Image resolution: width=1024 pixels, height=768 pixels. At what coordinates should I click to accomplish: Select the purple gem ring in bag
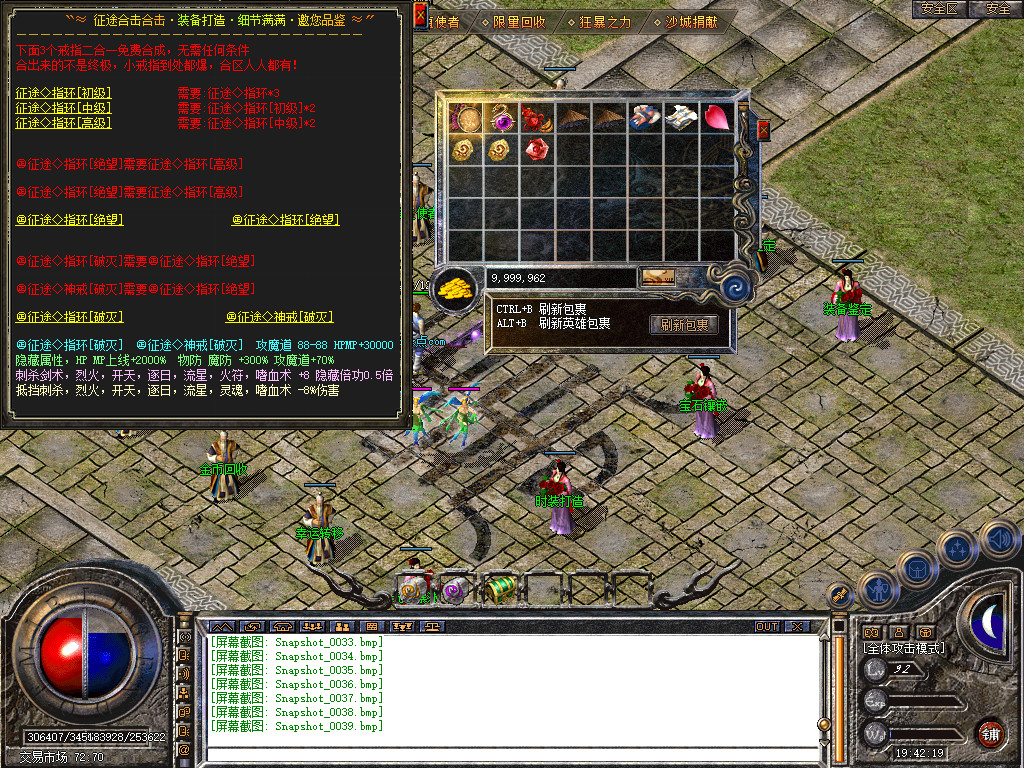pos(499,118)
